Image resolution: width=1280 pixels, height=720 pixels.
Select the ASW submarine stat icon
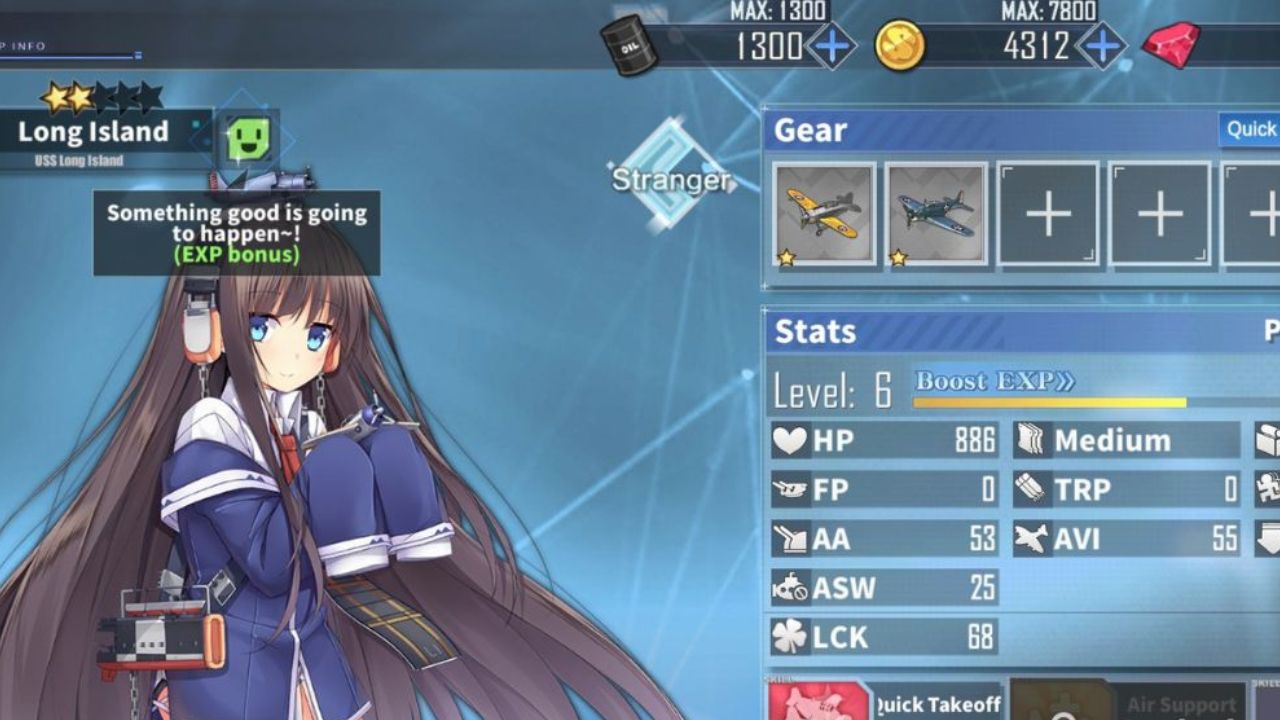(789, 588)
